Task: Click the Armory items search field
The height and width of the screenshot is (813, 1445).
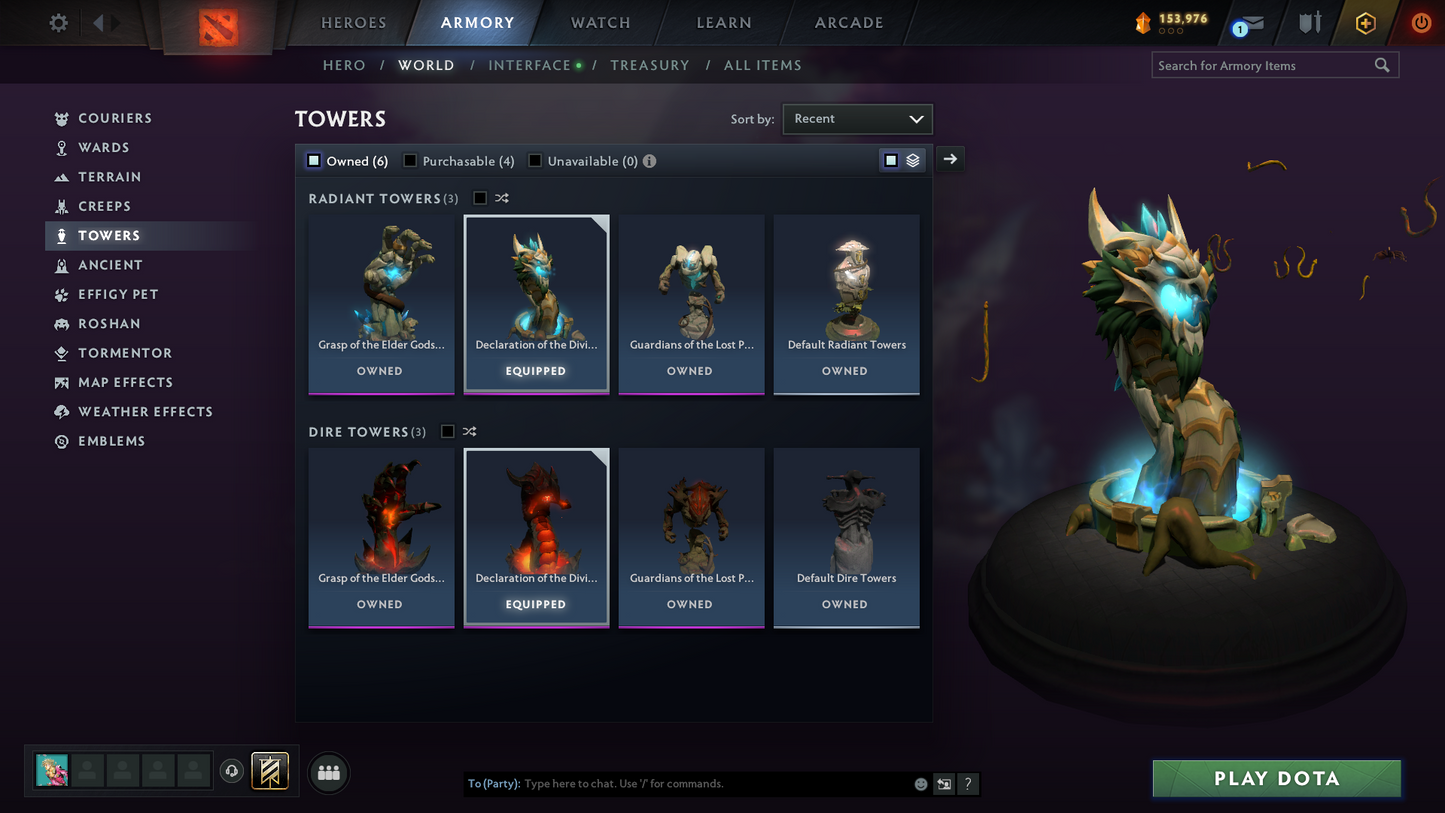Action: [1265, 65]
